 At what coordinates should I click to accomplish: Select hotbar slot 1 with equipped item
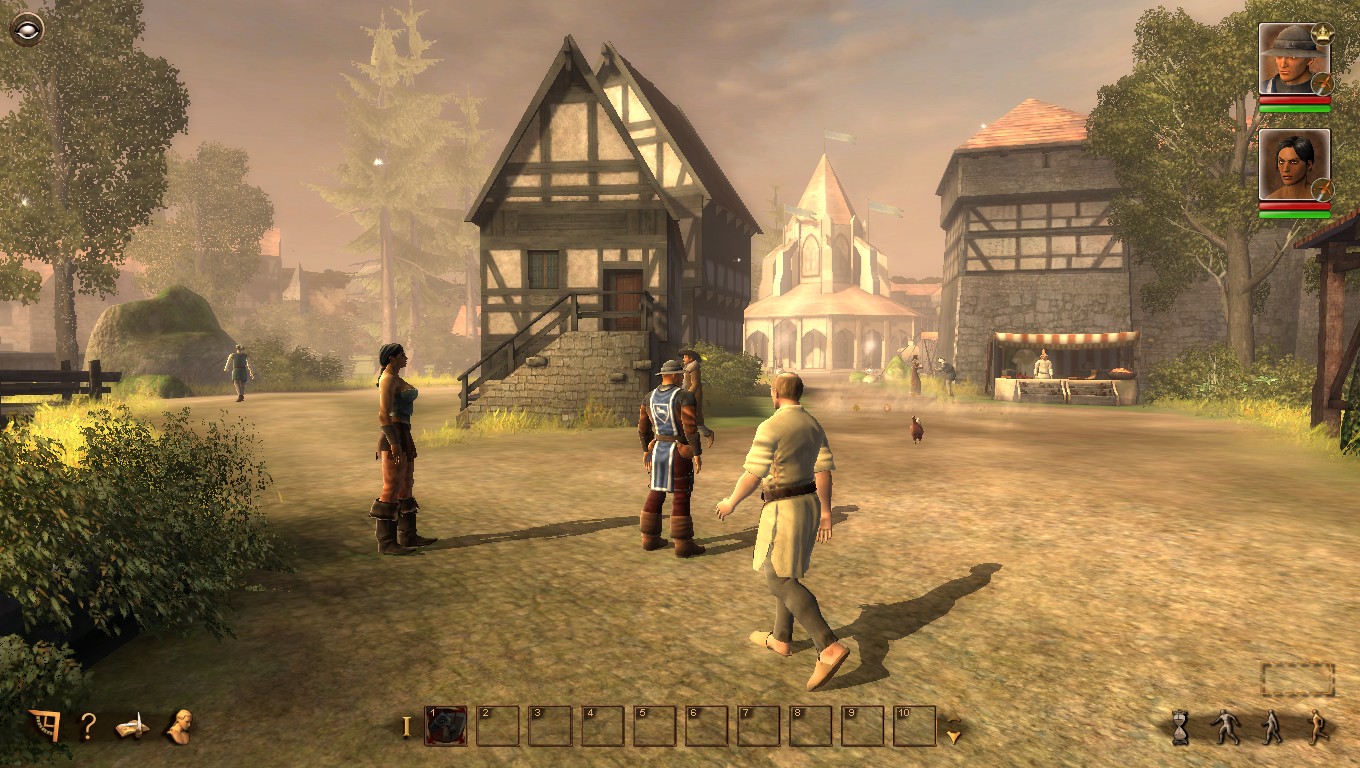(x=446, y=726)
